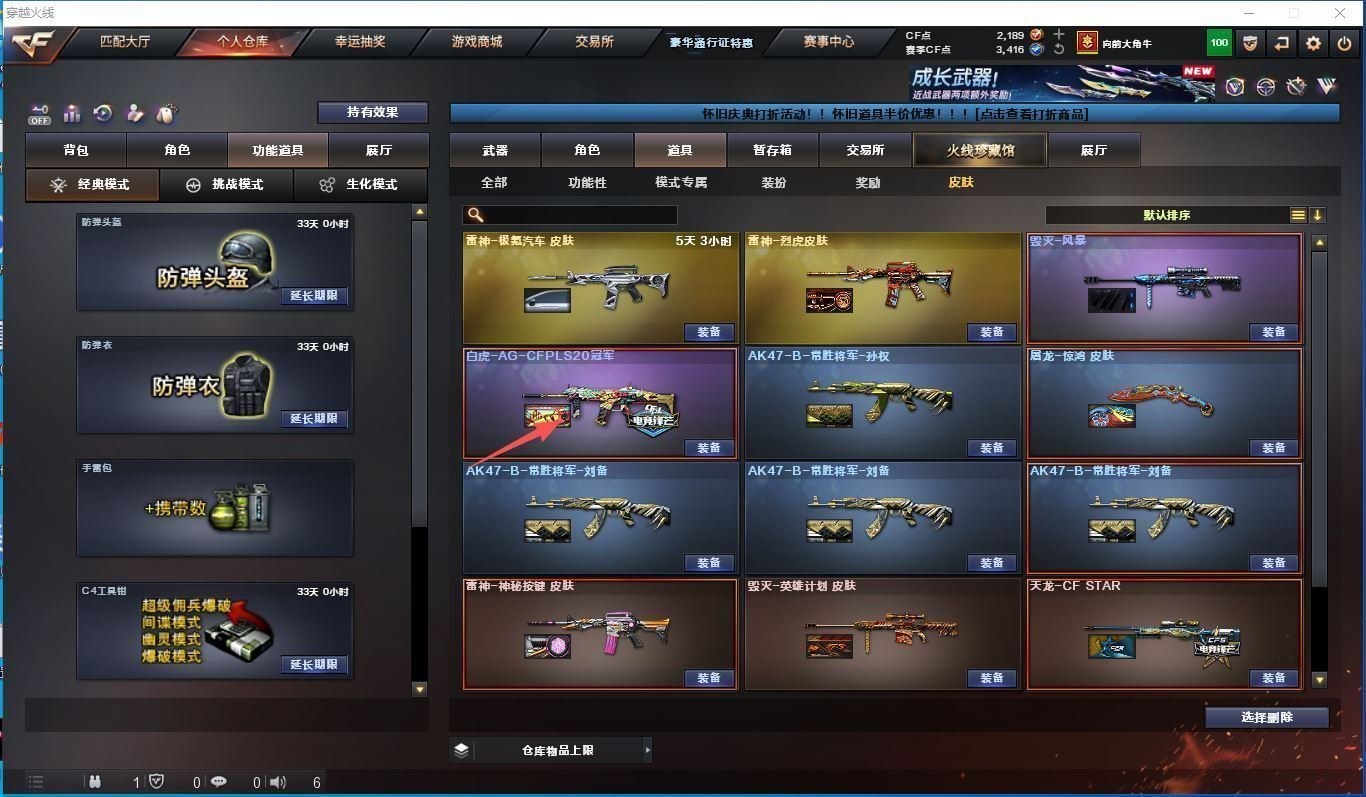Equip the 雷神-烈虎皮肤 skin
This screenshot has width=1366, height=797.
(991, 332)
